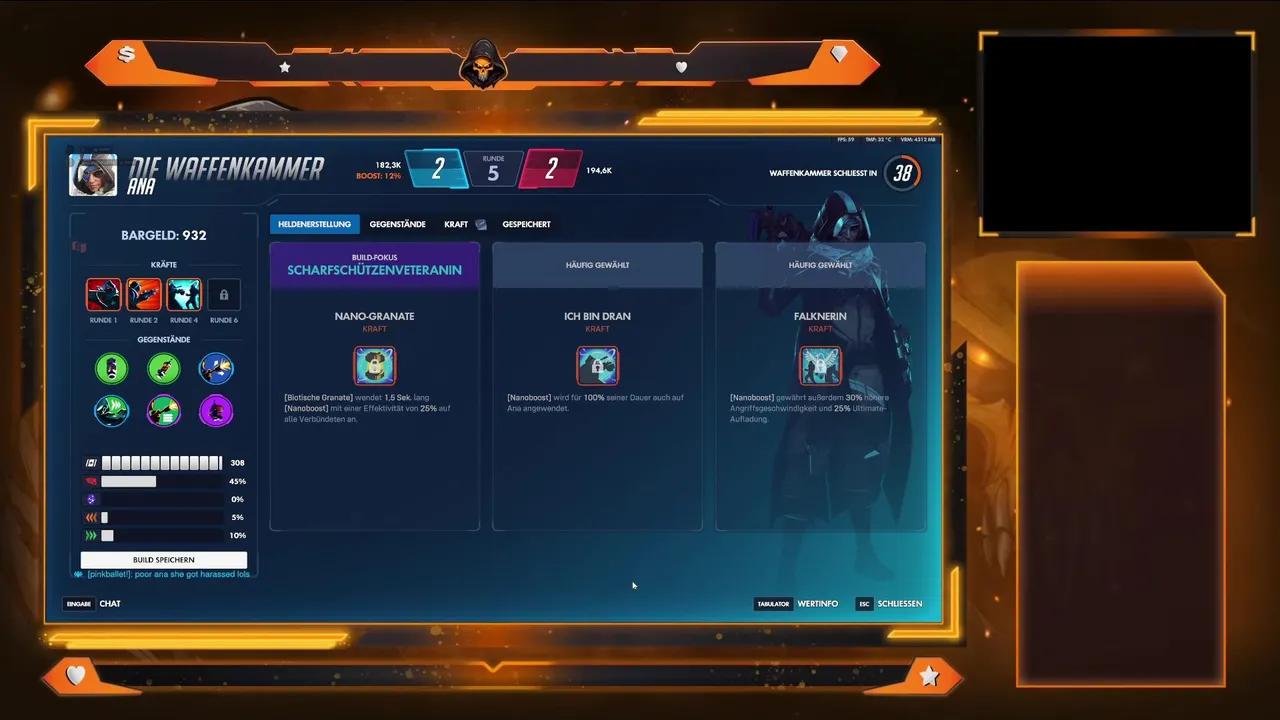
Task: Select the purple Gegenstand item icon
Action: (x=216, y=411)
